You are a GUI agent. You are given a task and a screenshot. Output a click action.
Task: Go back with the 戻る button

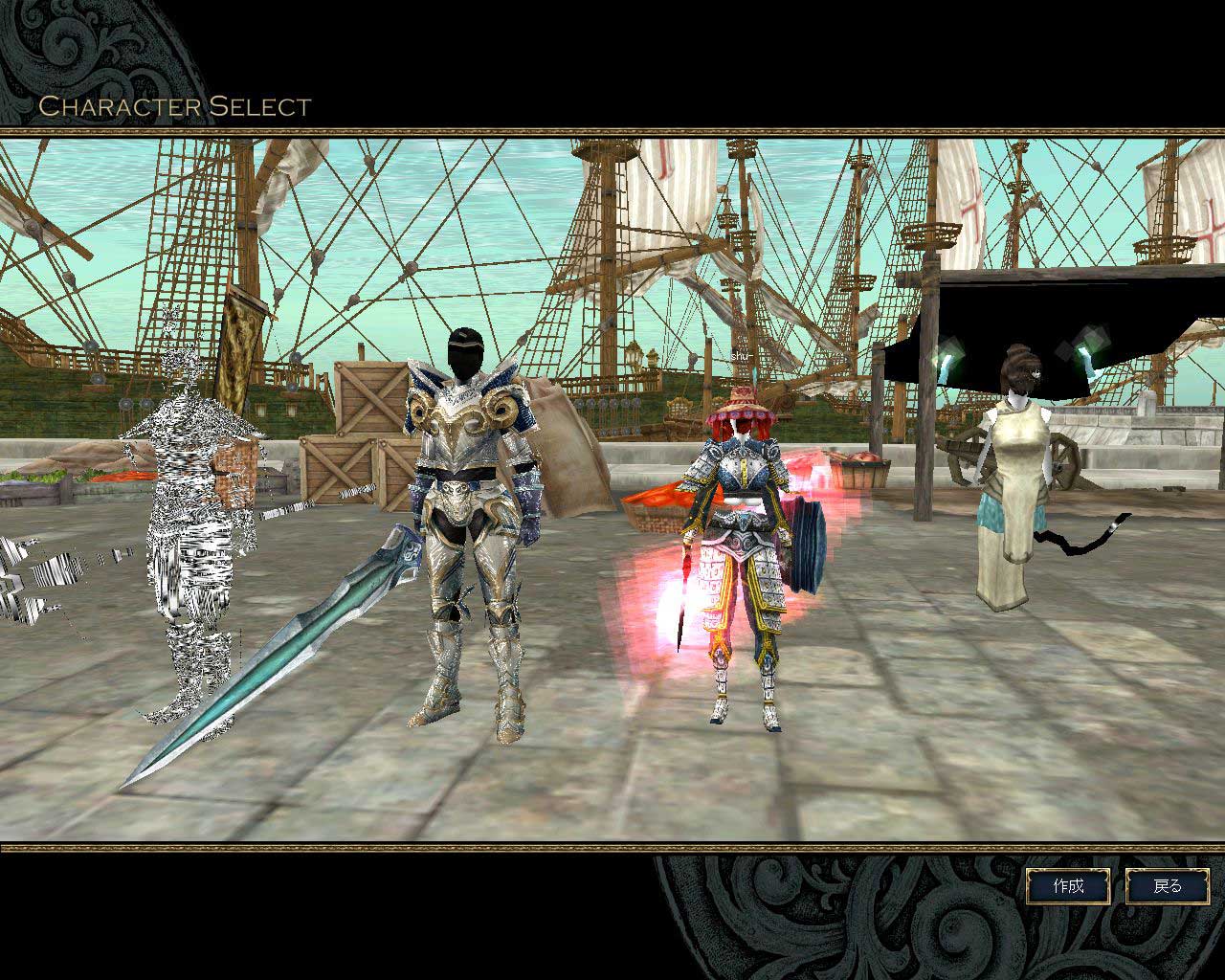tap(1168, 886)
